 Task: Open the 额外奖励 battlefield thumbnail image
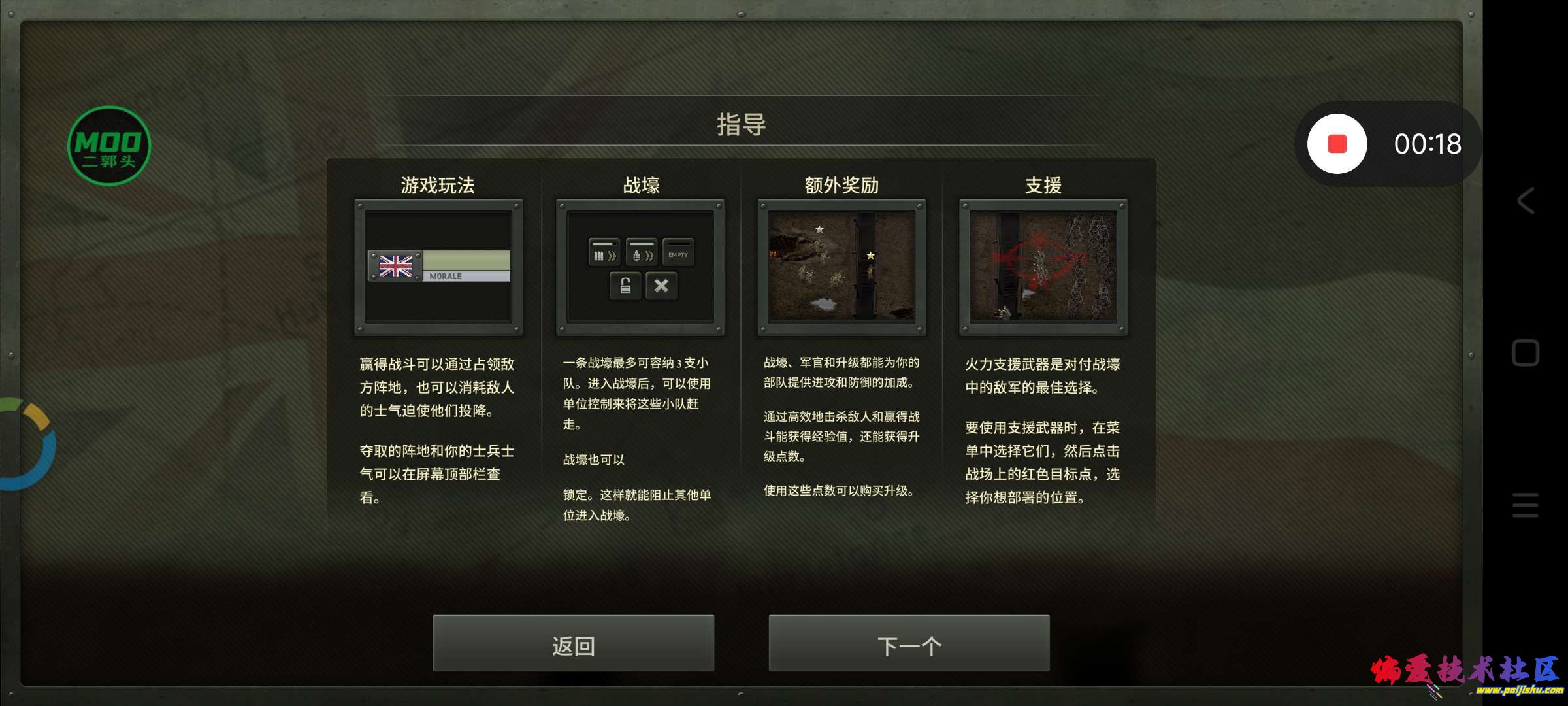point(841,267)
